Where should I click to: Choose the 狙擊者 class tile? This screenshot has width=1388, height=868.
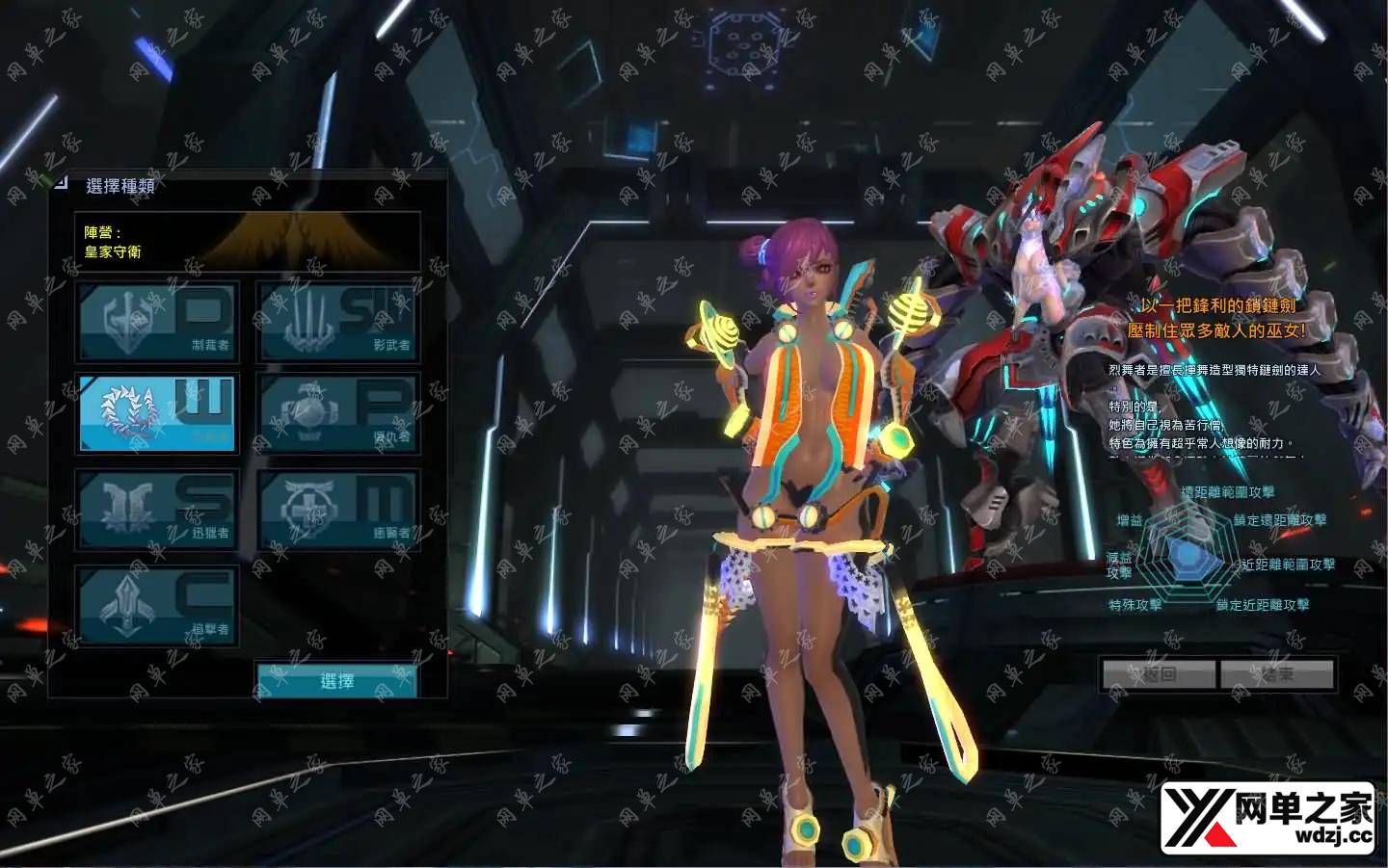coord(157,604)
